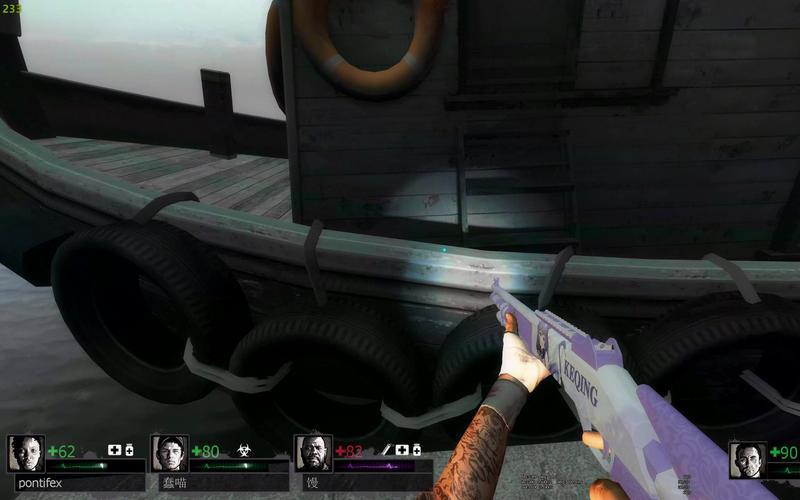Click pontifex's first aid kit icon
800x500 pixels.
114,450
